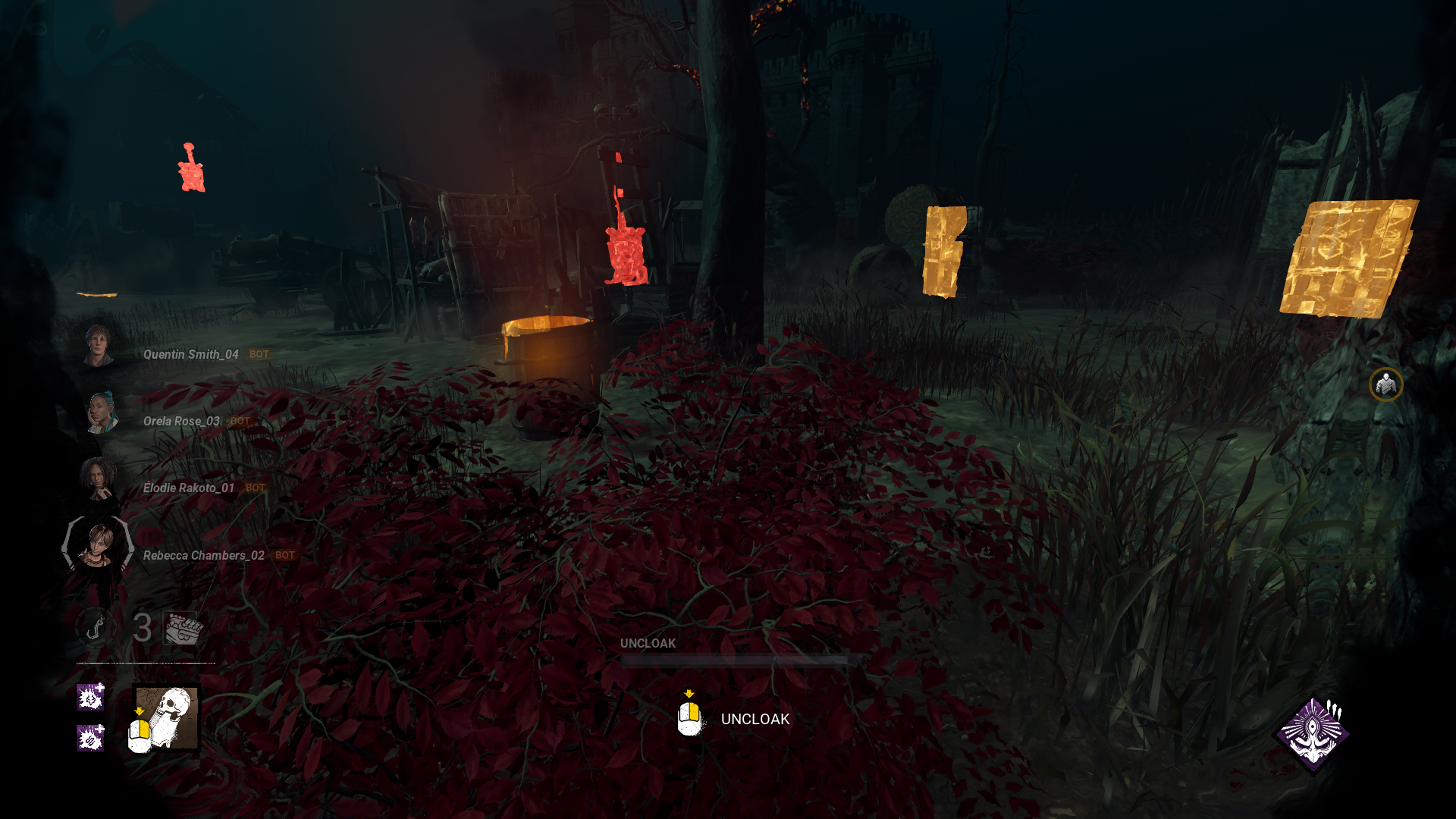
Task: Click the BOT tag next to Quentin Smith_04
Action: pyautogui.click(x=258, y=354)
